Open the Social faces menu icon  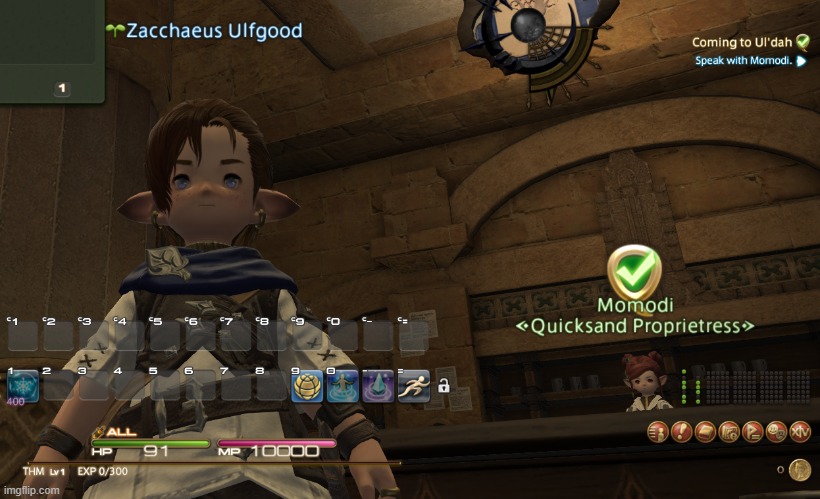pos(776,431)
